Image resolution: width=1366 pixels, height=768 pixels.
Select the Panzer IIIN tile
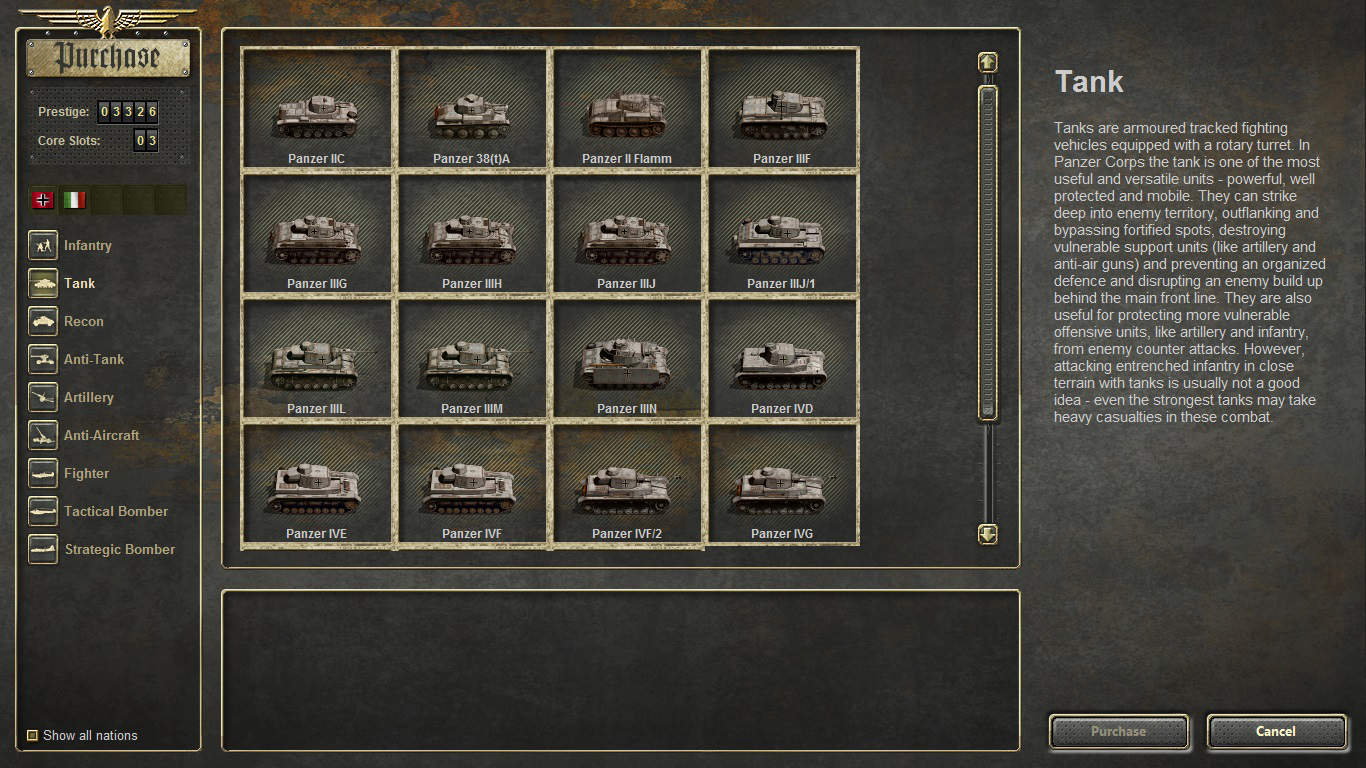click(x=627, y=359)
